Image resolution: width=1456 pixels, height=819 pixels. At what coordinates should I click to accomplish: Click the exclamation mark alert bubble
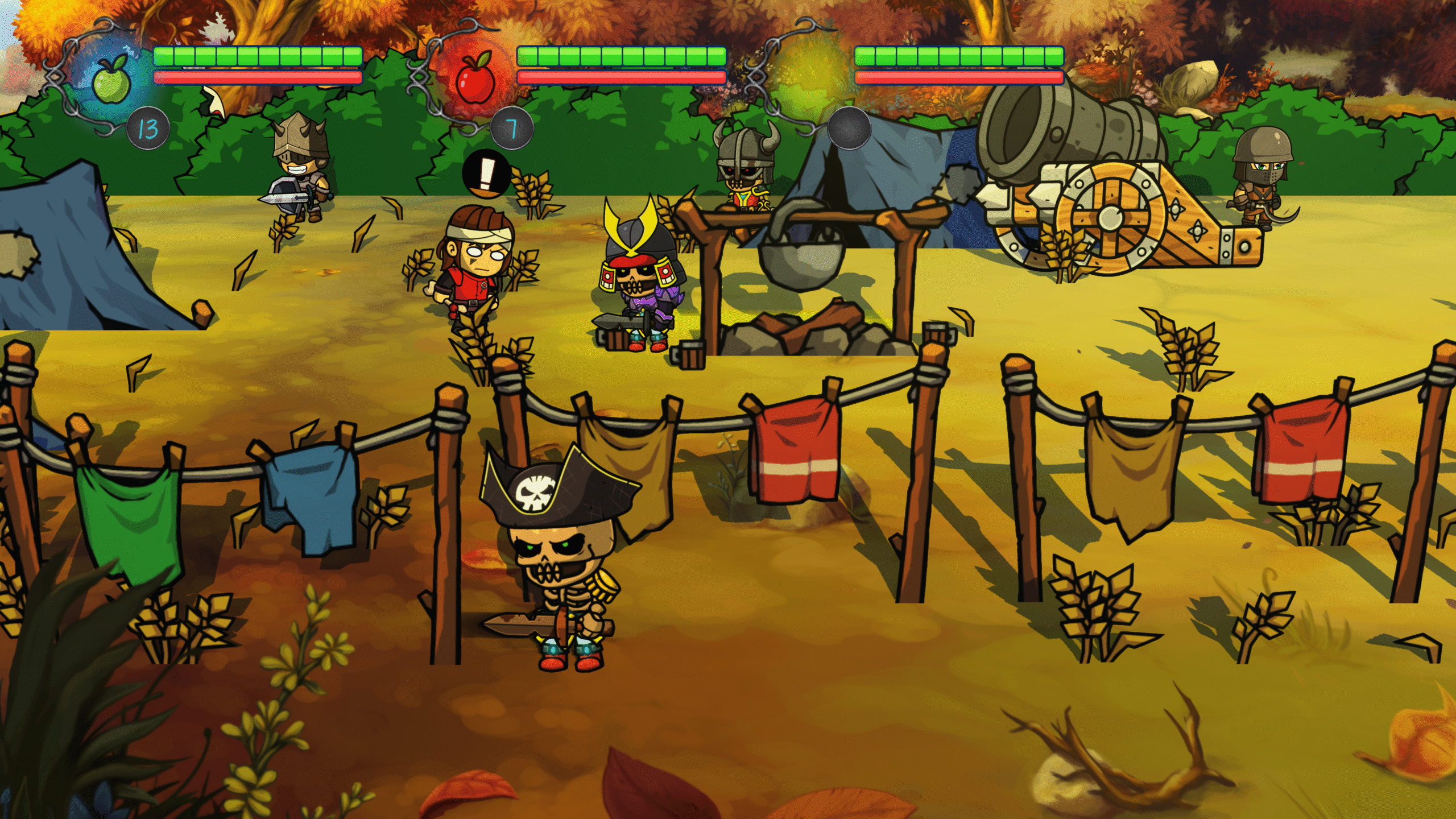[485, 173]
